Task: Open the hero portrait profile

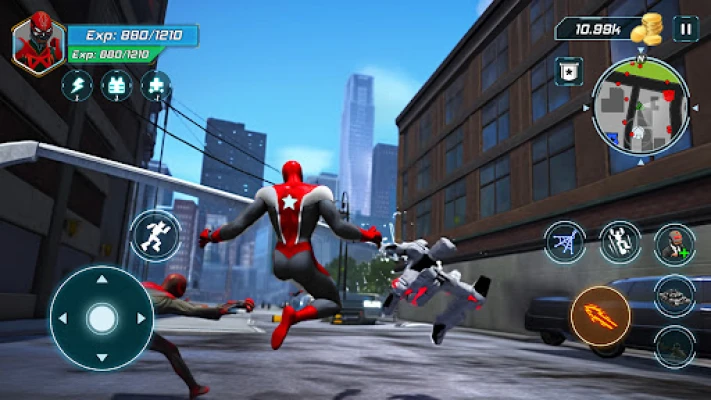Action: (x=38, y=41)
